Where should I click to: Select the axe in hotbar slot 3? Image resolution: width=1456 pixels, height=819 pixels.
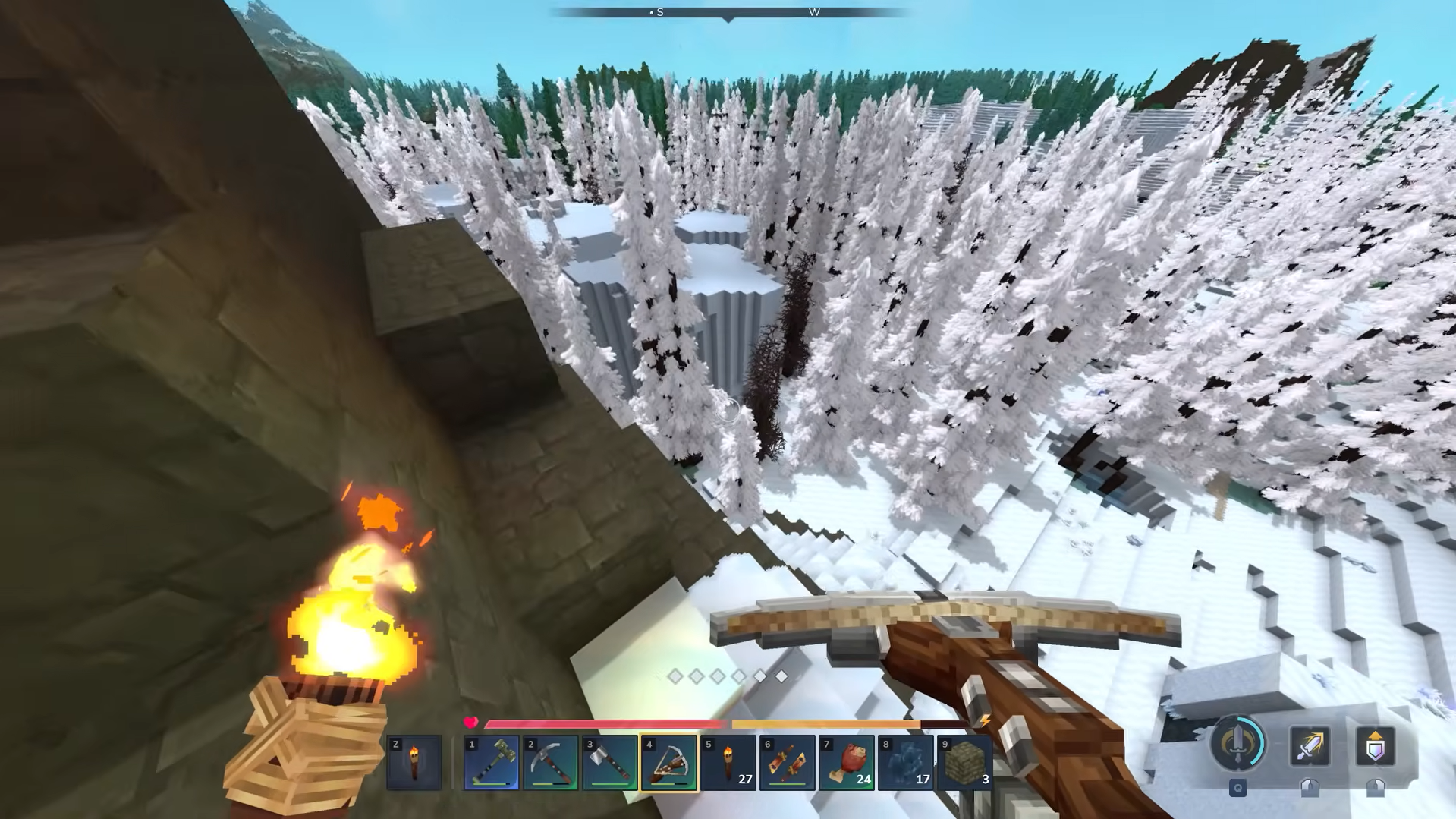click(x=609, y=761)
